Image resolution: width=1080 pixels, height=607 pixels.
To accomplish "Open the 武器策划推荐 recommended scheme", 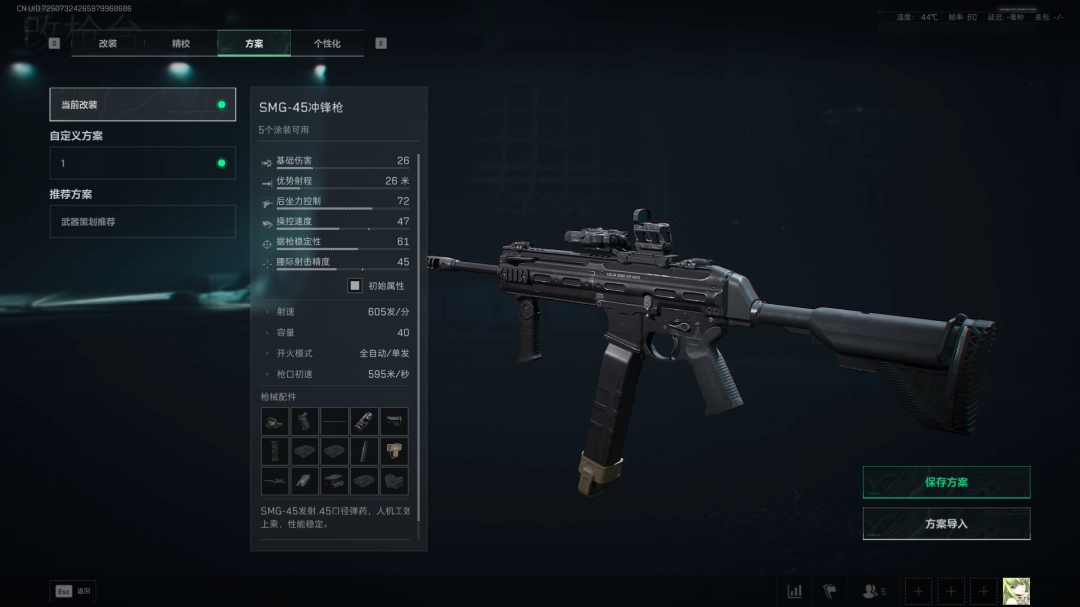I will [142, 221].
